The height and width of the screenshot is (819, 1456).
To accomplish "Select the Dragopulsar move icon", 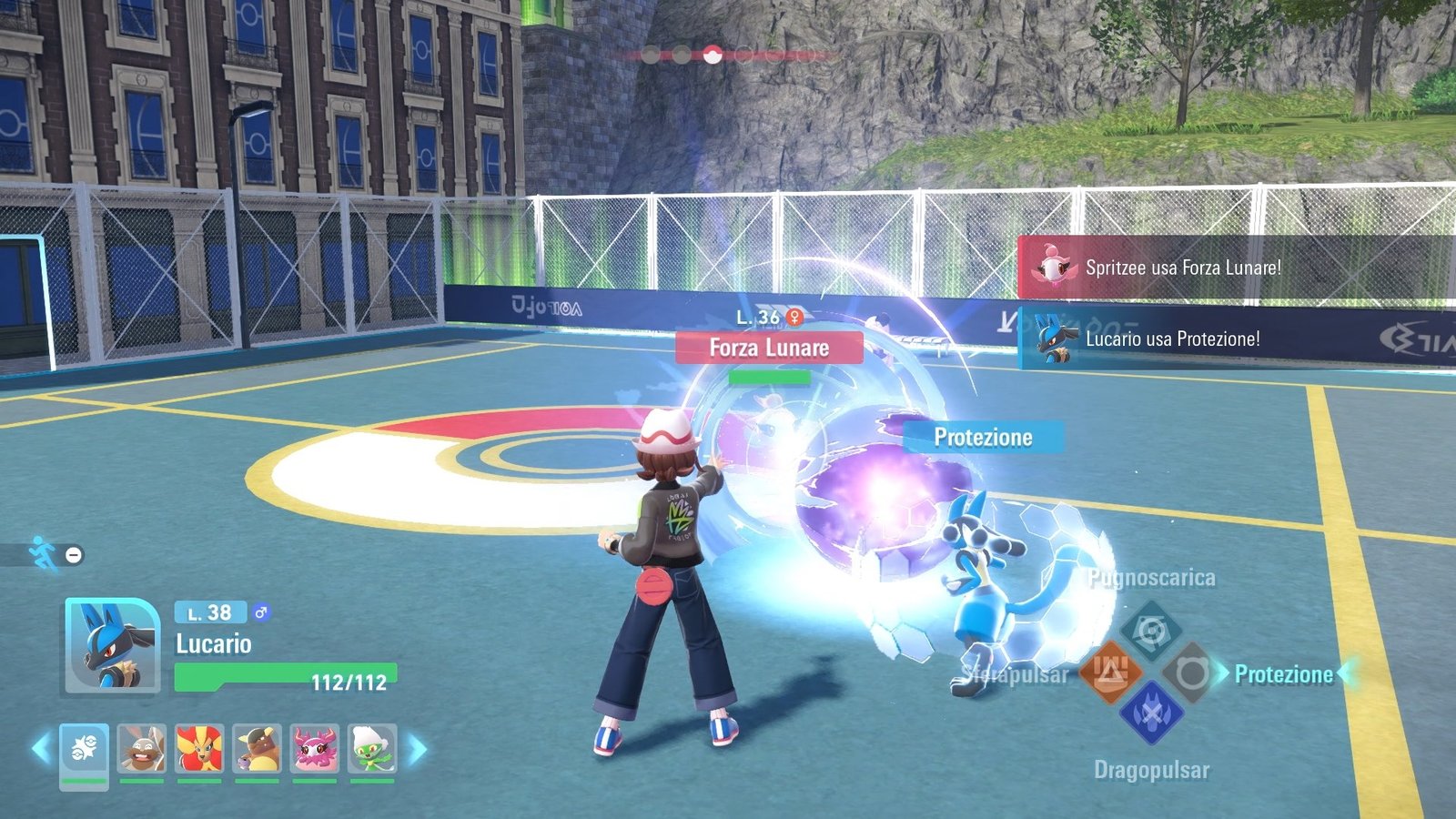I will click(1152, 714).
